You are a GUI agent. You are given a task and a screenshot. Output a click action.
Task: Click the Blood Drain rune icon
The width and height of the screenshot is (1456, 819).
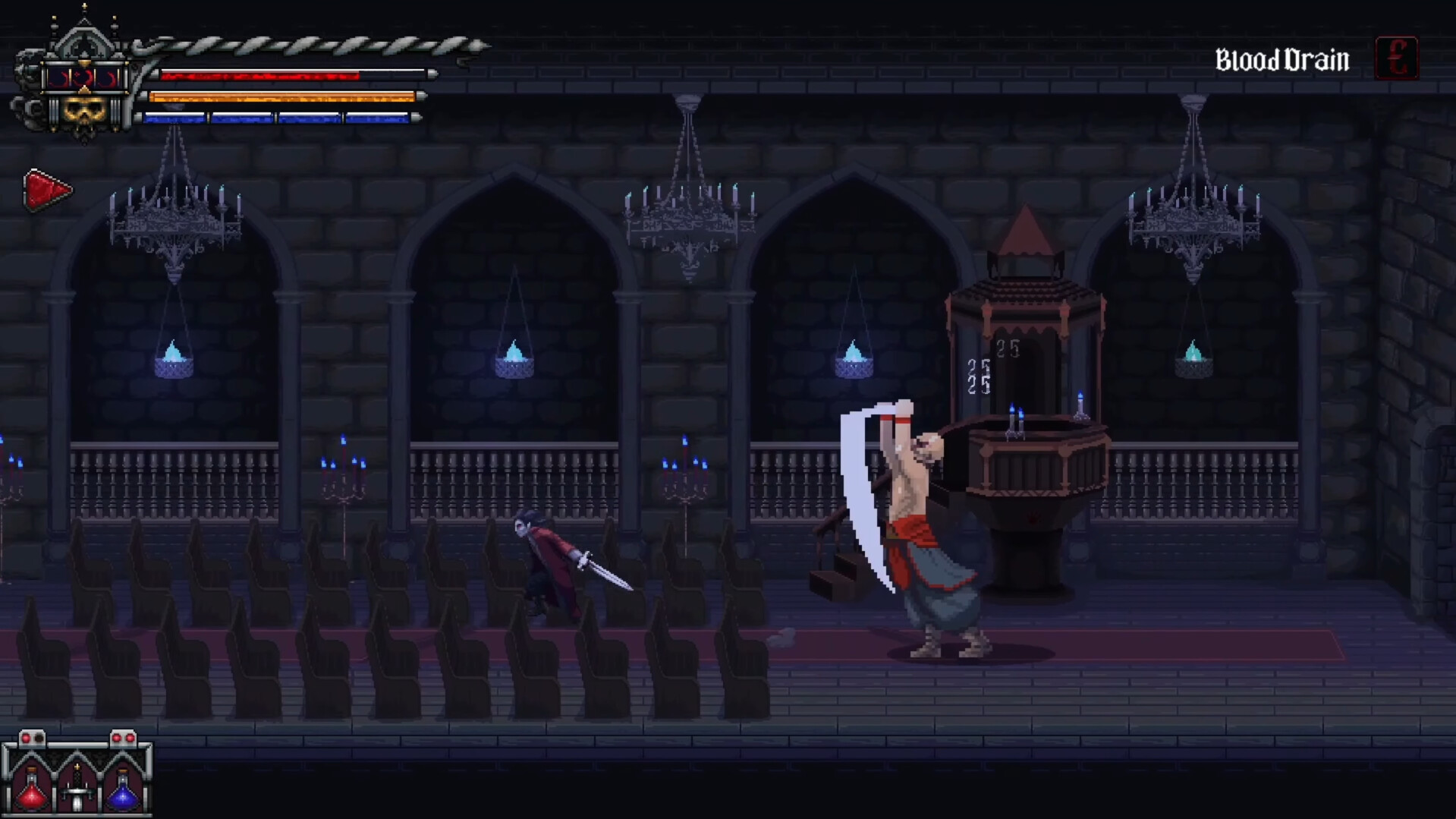pos(1397,57)
